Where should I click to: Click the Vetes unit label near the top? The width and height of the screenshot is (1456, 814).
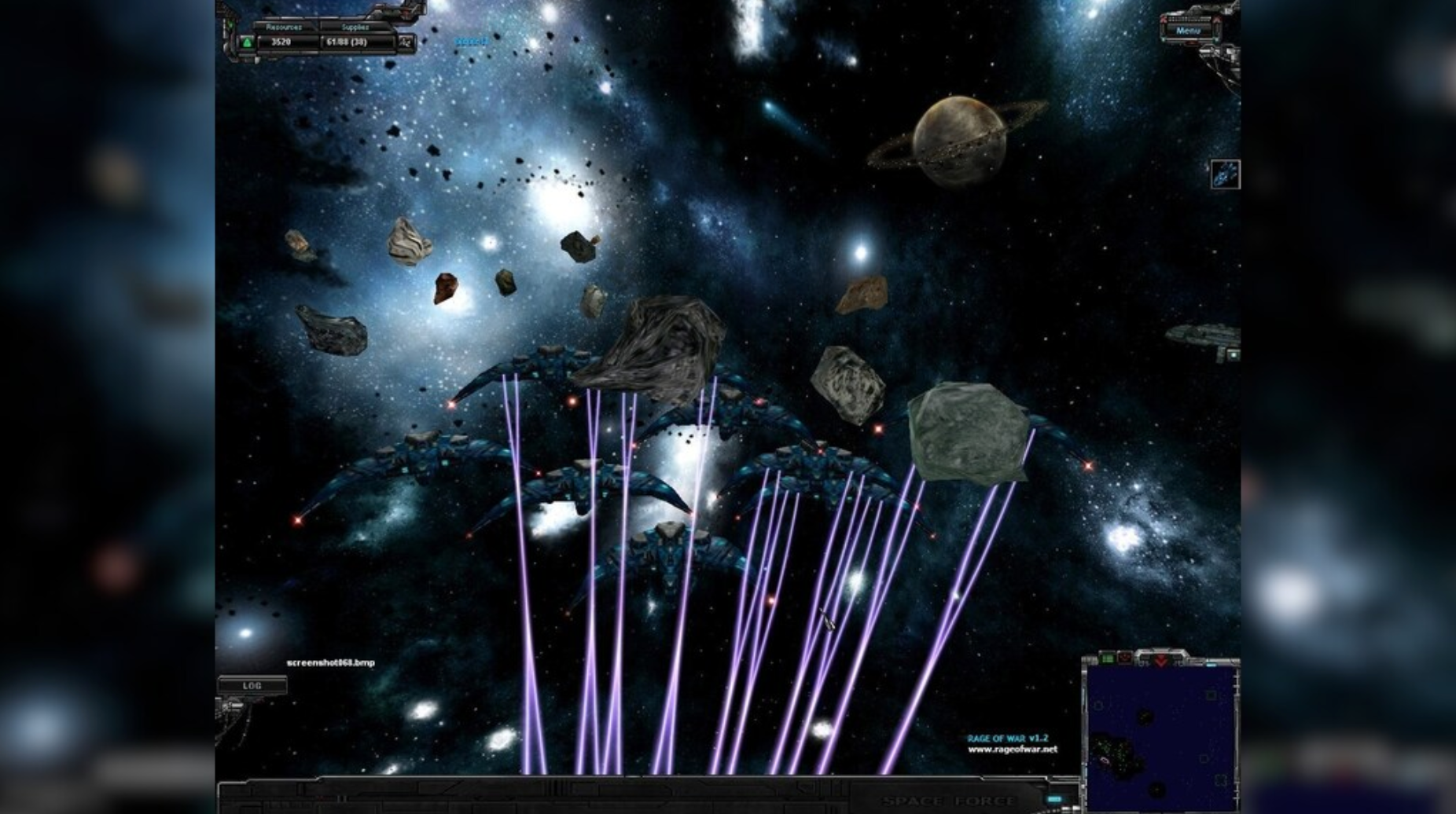tap(472, 41)
